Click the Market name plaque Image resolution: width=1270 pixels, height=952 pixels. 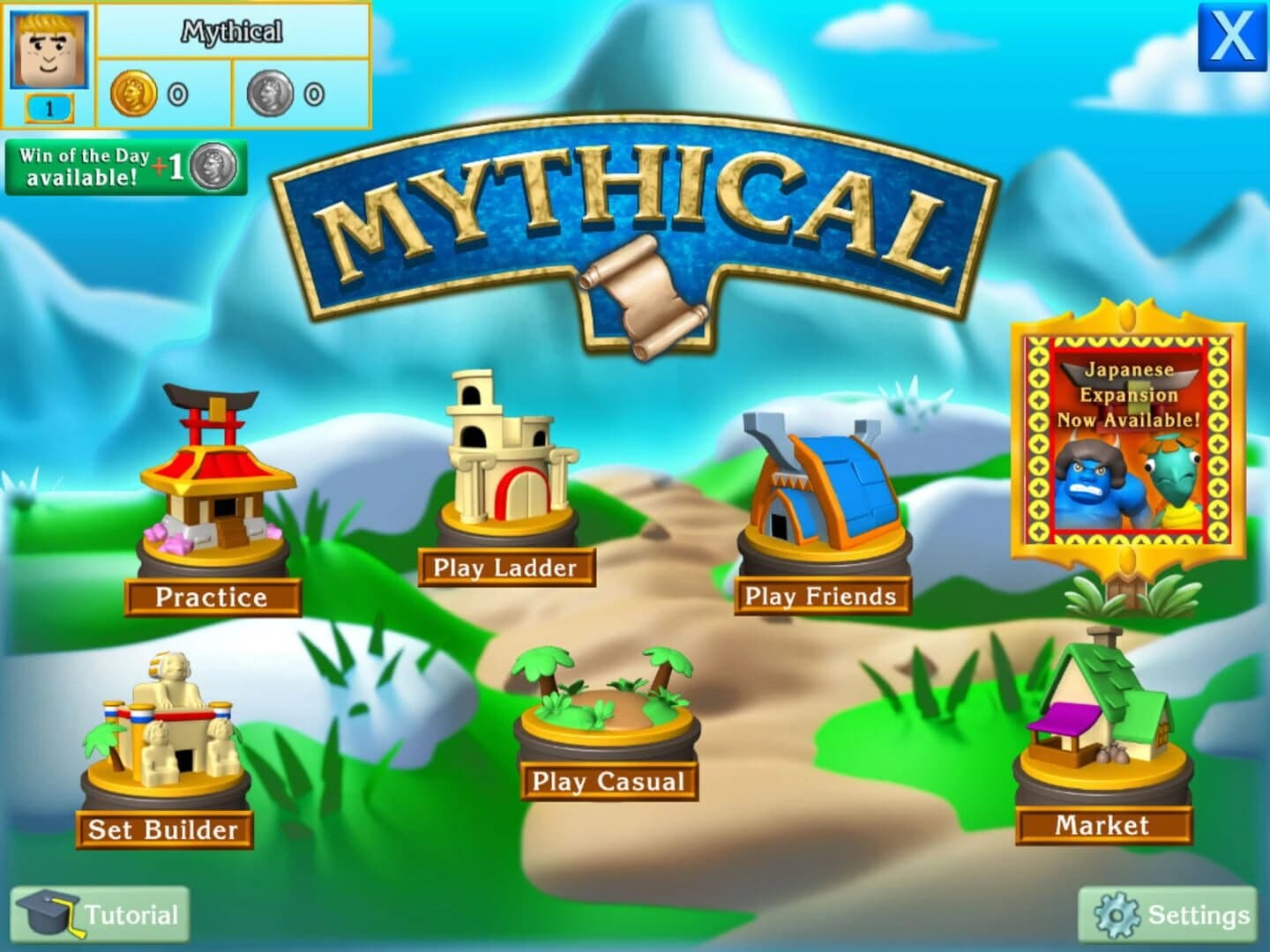point(1102,826)
